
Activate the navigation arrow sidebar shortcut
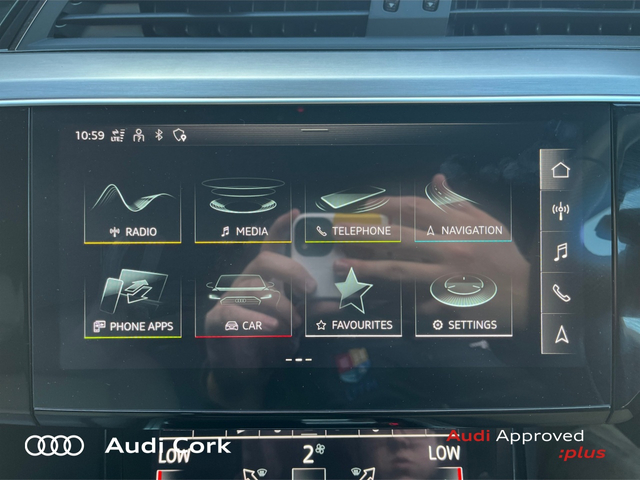(560, 333)
